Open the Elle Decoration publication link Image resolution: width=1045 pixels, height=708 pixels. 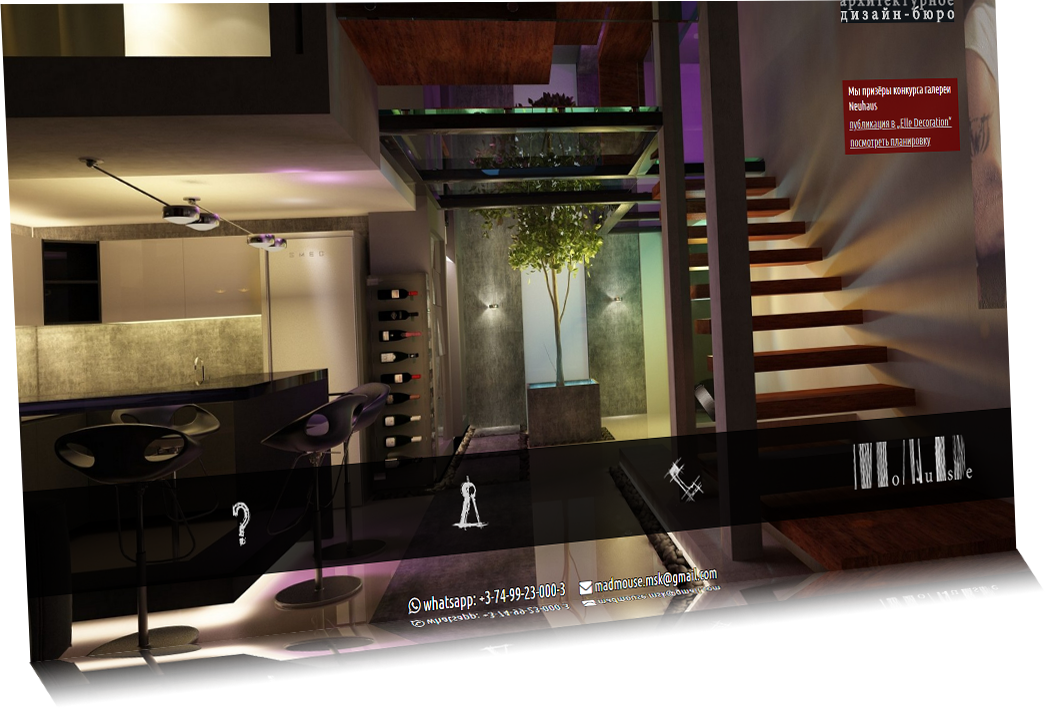tap(900, 122)
